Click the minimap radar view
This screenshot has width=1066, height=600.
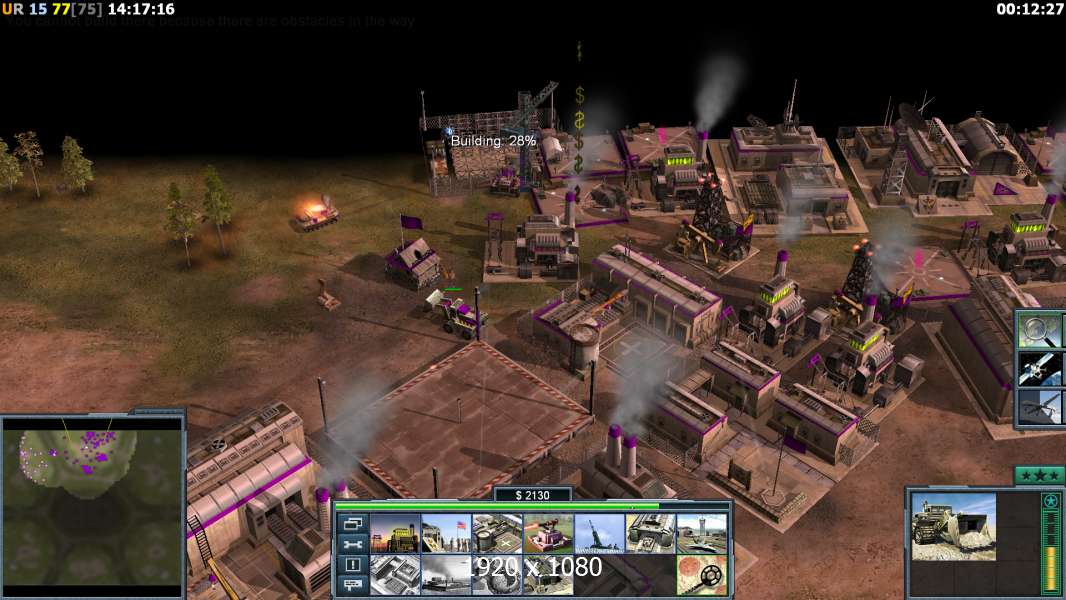click(x=92, y=502)
